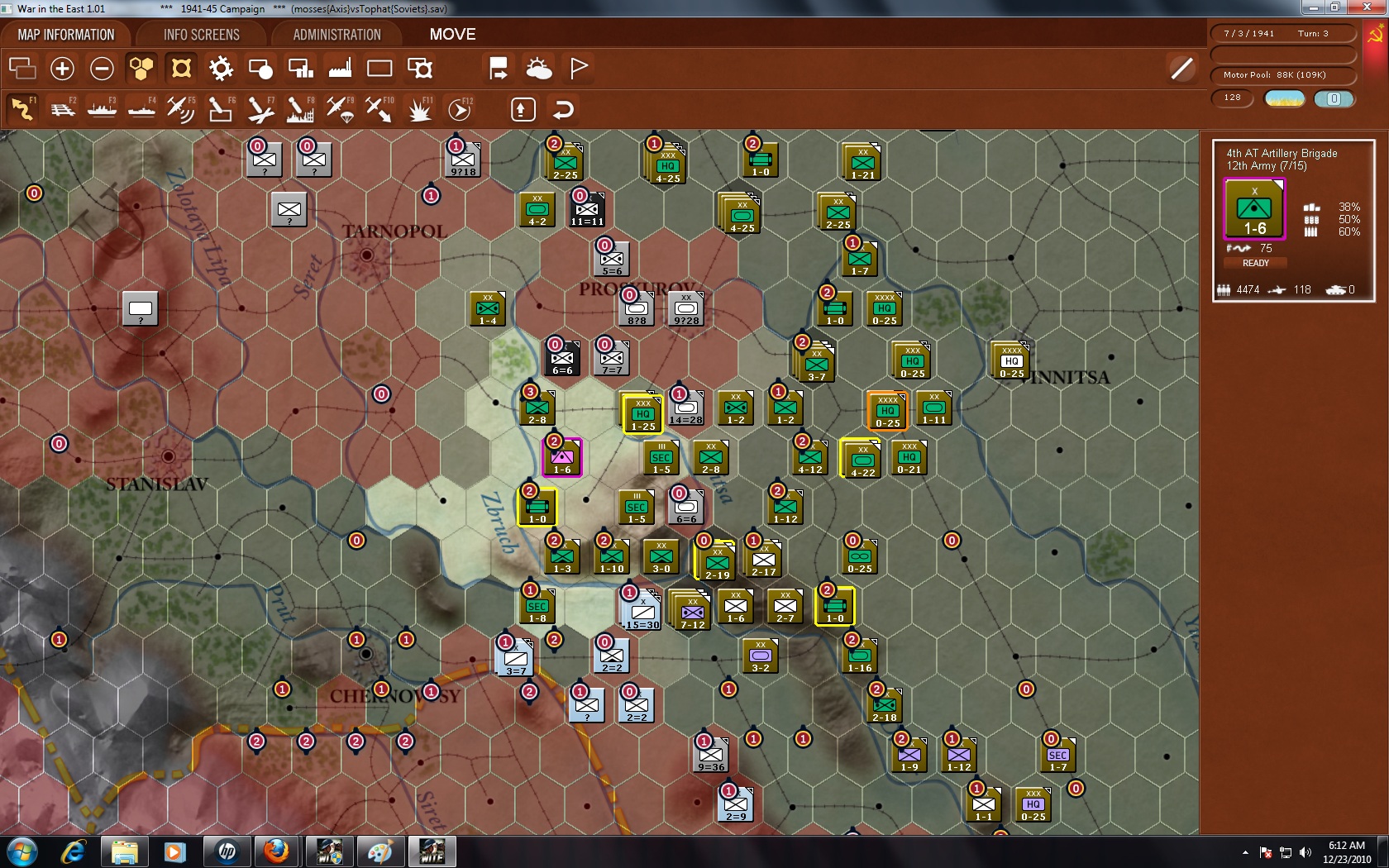Click the READY status button on unit panel

[1255, 263]
